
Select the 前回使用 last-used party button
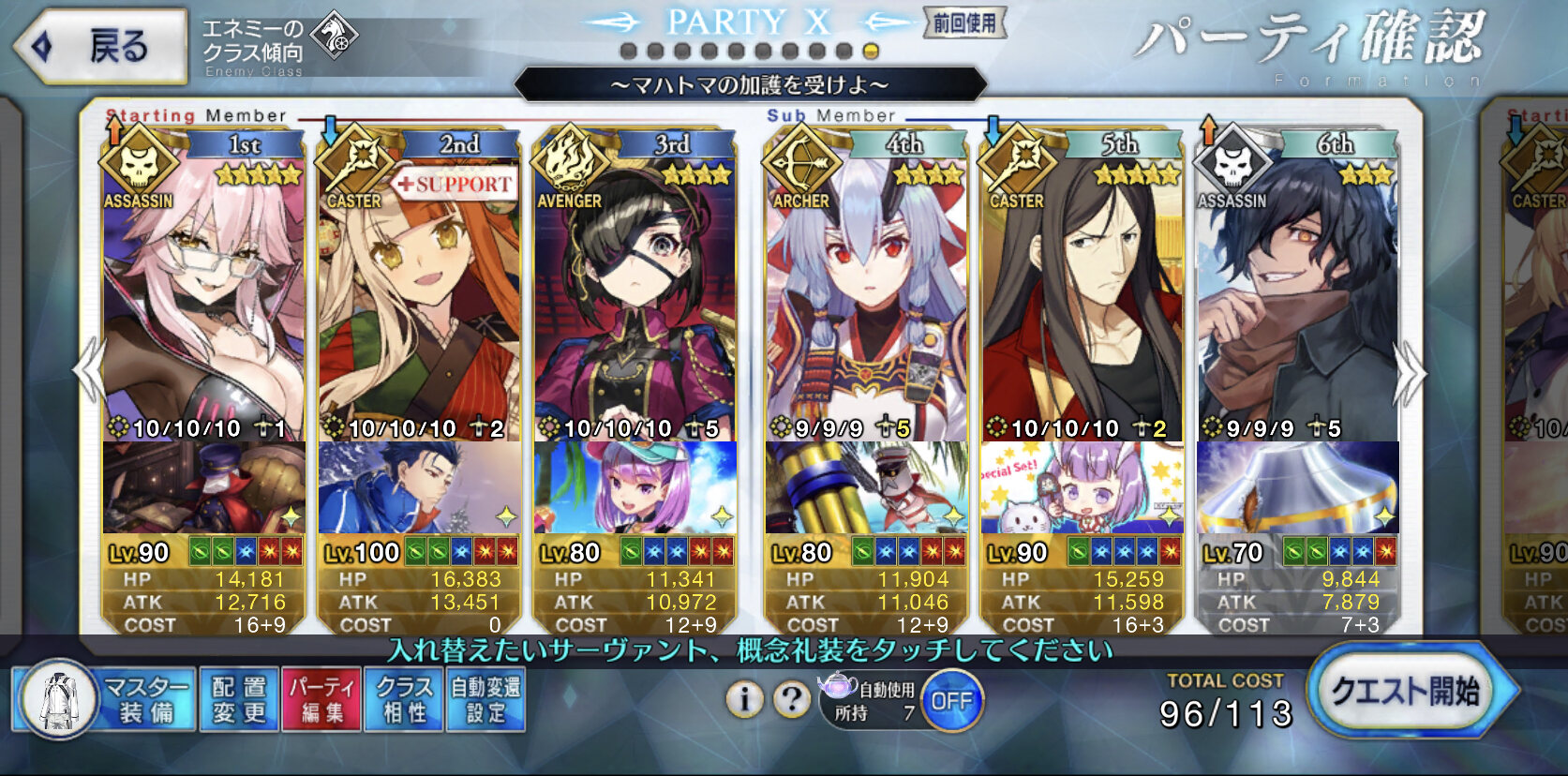pyautogui.click(x=964, y=23)
